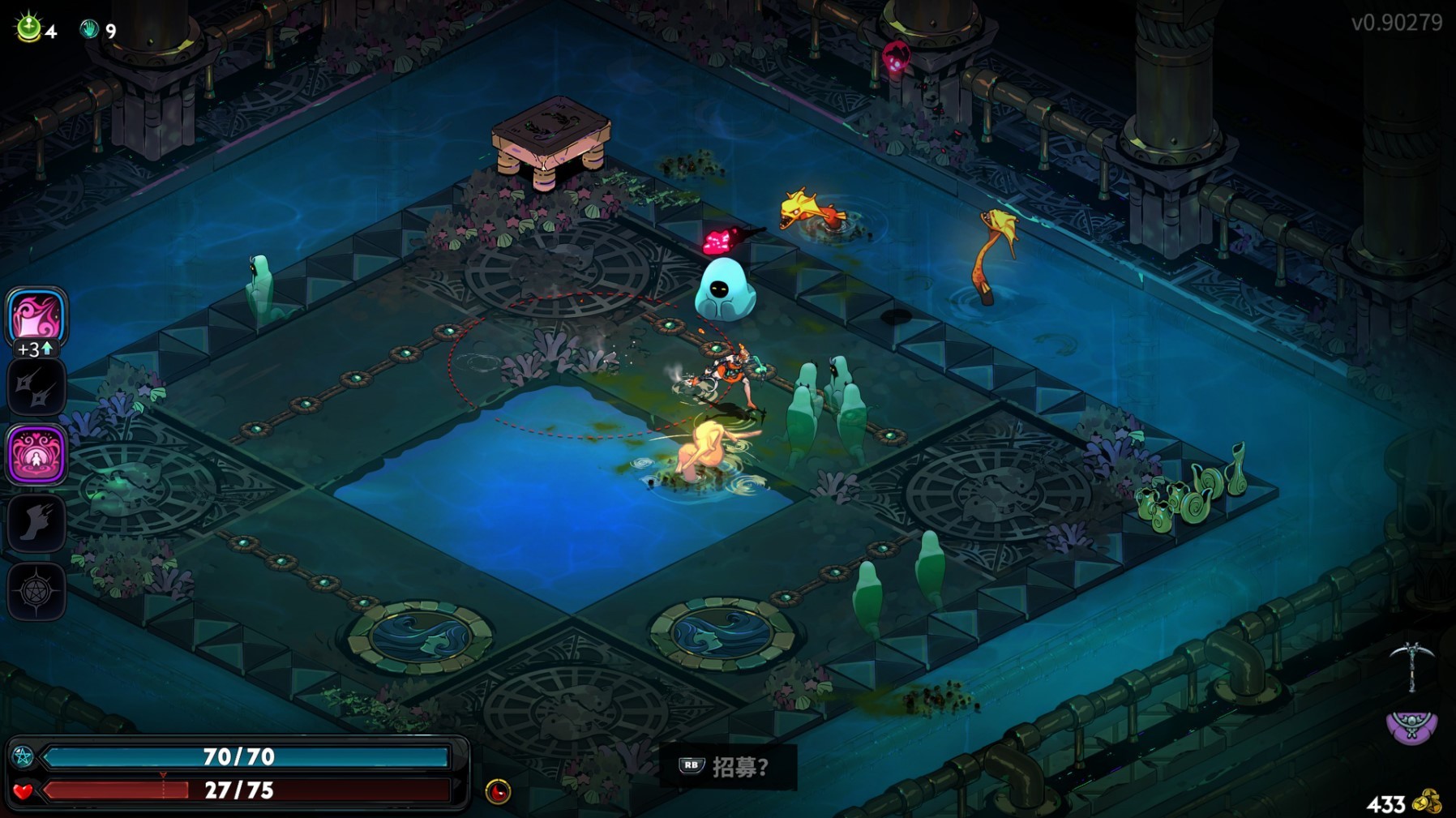The width and height of the screenshot is (1456, 818).
Task: Inspect the purple purse keepsake icon
Action: point(1411,726)
